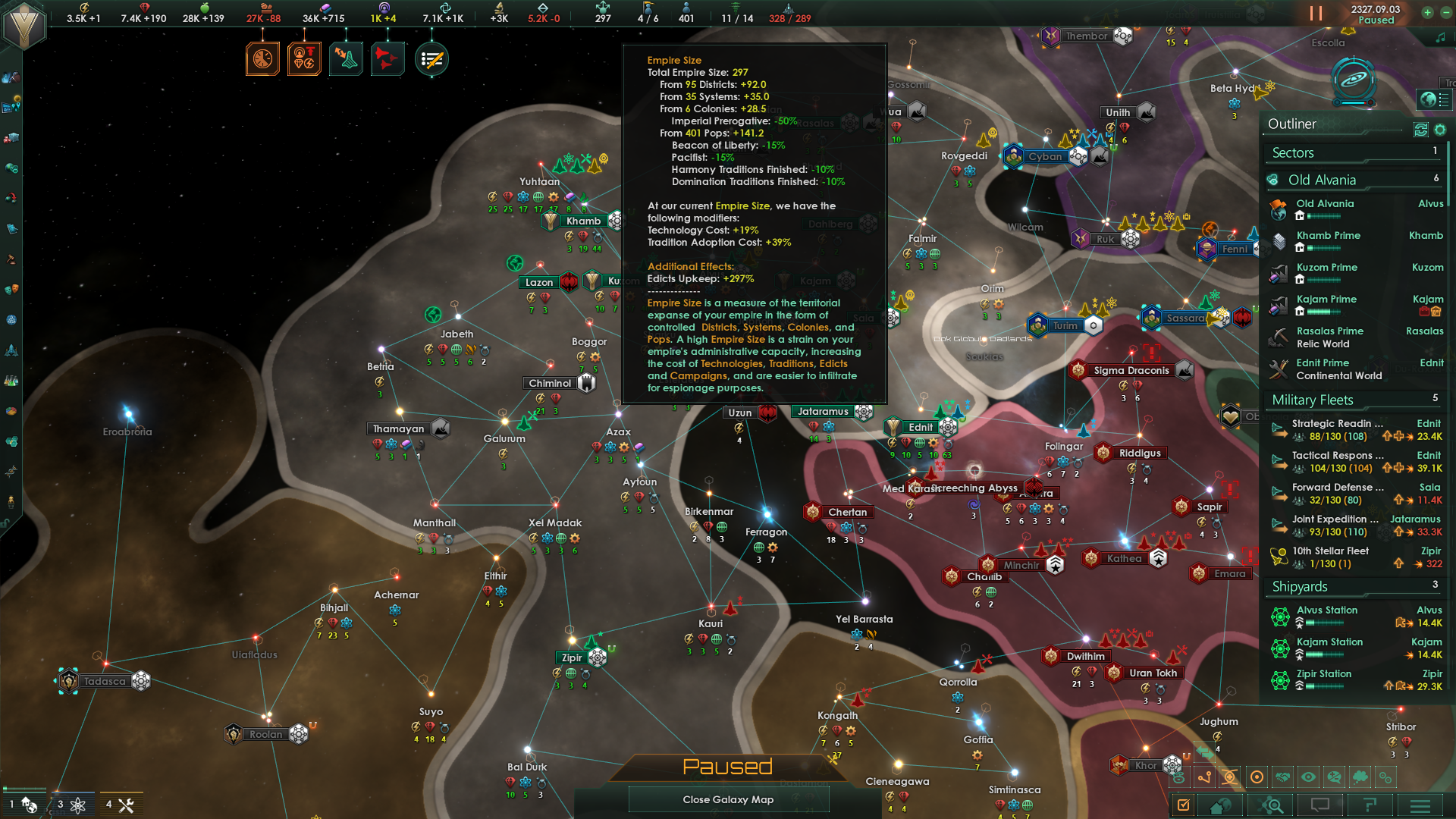The width and height of the screenshot is (1456, 819).
Task: Switch to the intel map mode eye icon
Action: (x=1309, y=777)
